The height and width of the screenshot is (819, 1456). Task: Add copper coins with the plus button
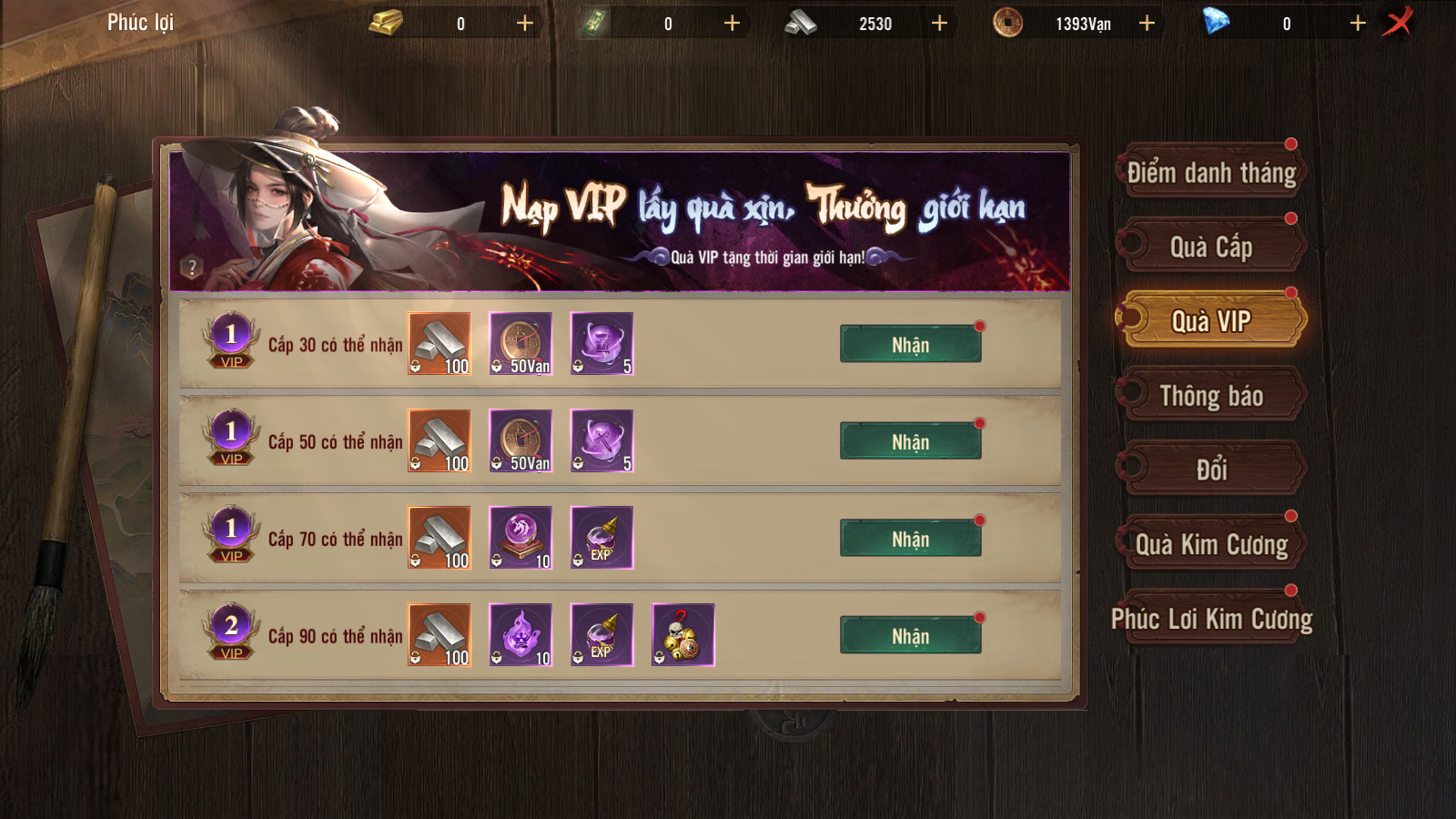coord(1147,23)
